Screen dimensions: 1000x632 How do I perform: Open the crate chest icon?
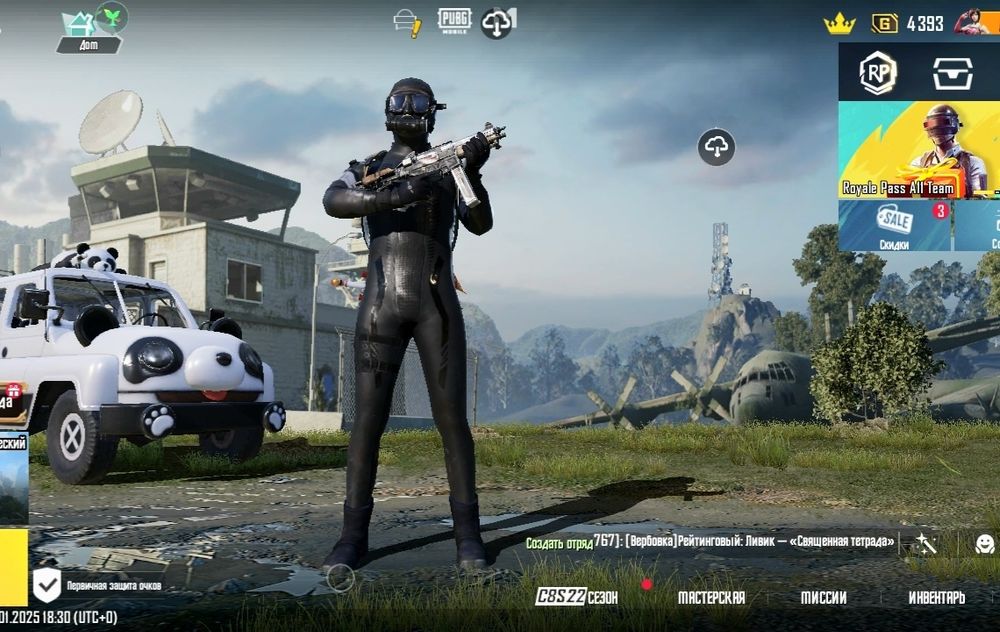[x=952, y=72]
